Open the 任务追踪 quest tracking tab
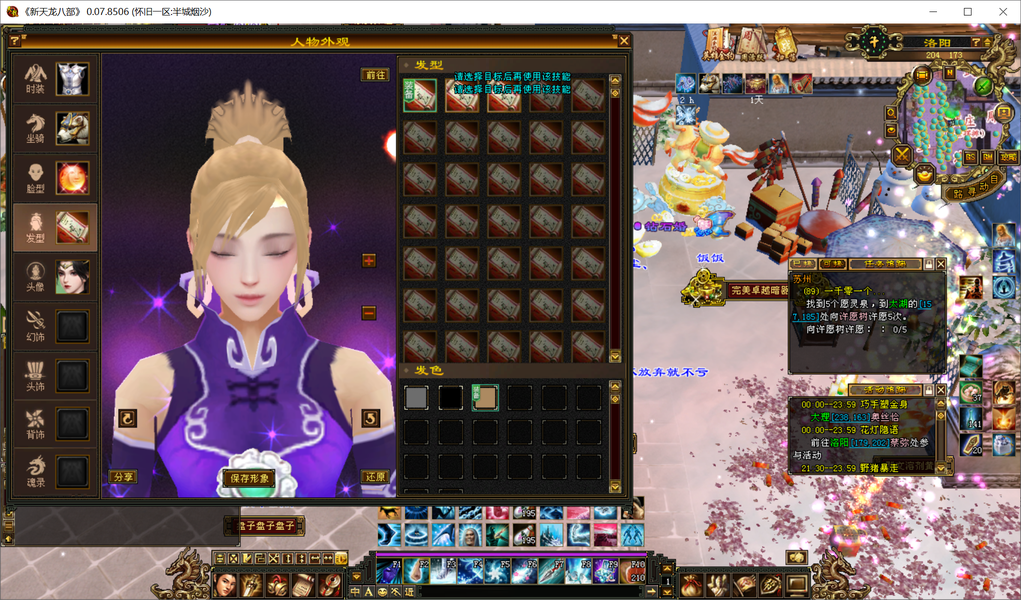The height and width of the screenshot is (600, 1021). point(884,264)
